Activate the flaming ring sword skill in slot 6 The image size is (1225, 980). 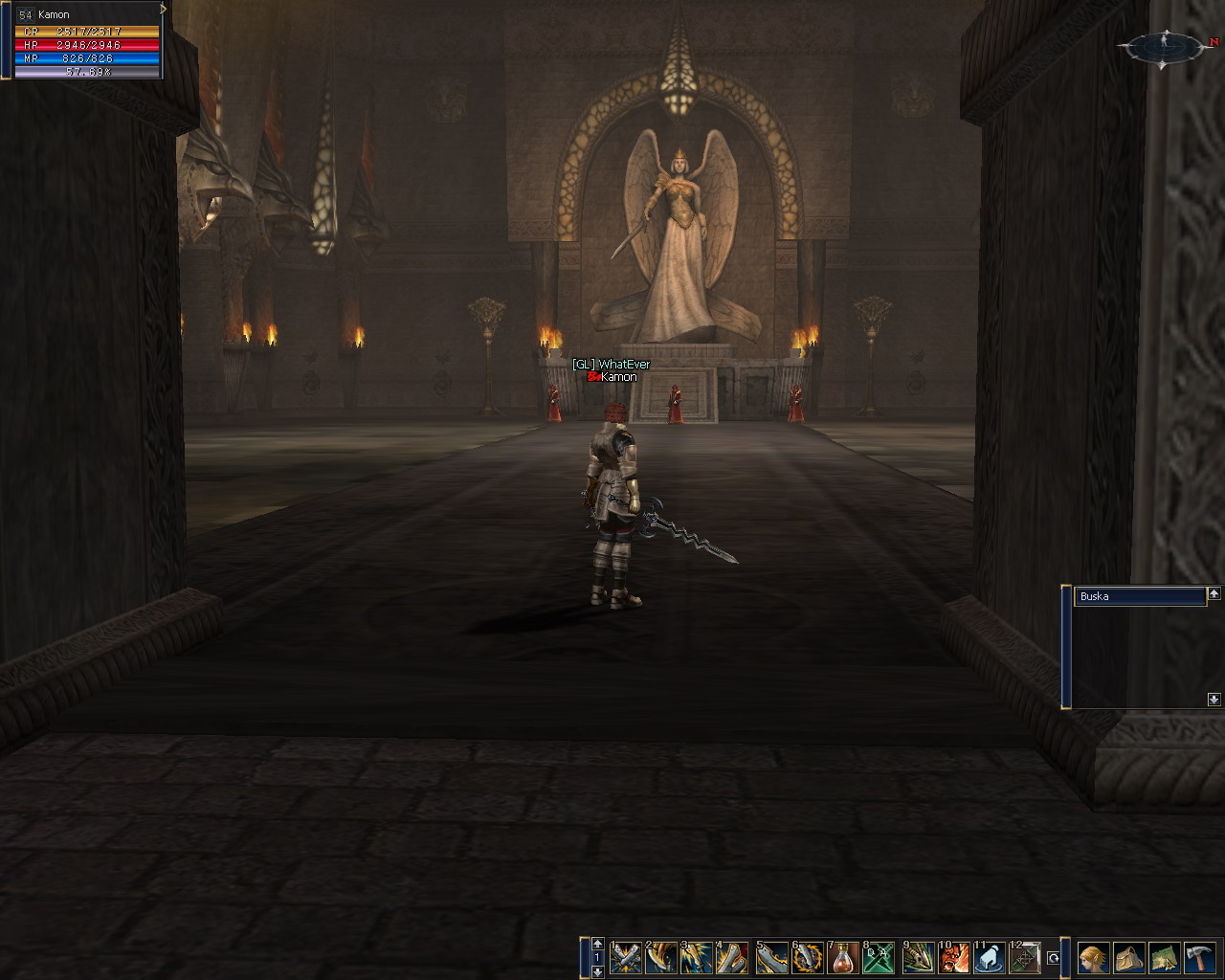(x=809, y=957)
